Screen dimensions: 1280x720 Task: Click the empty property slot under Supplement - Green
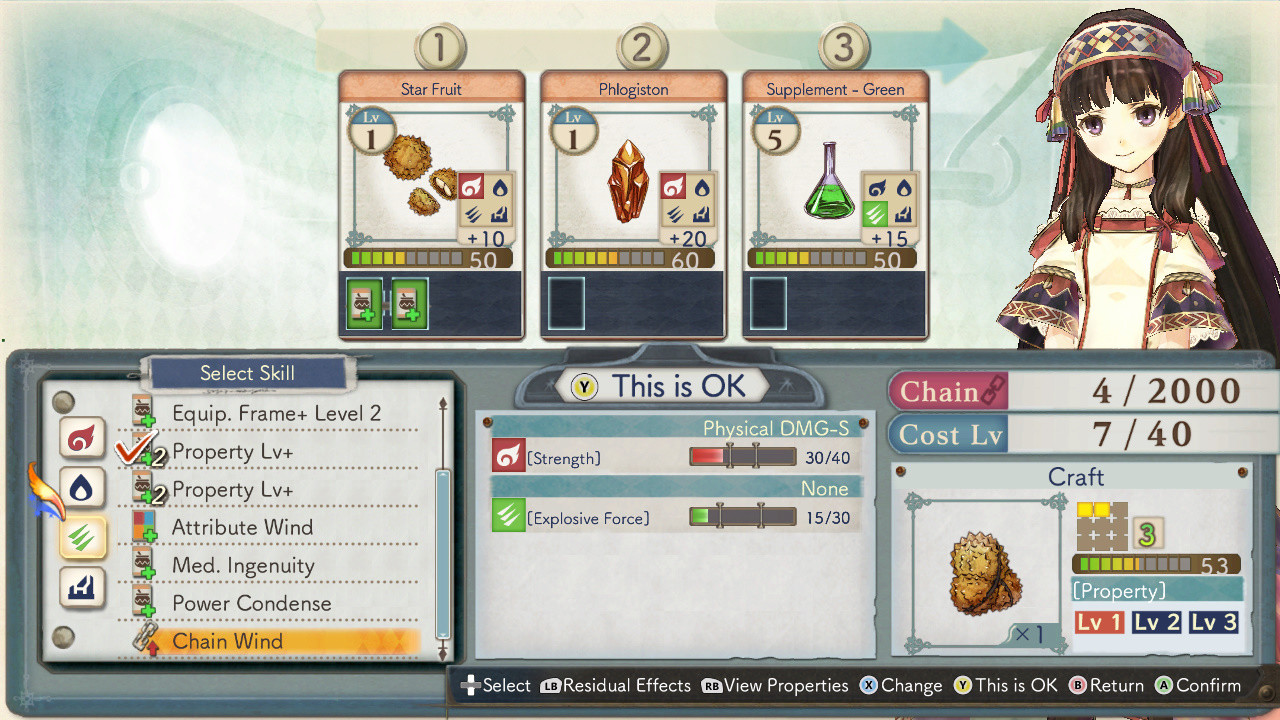[766, 302]
